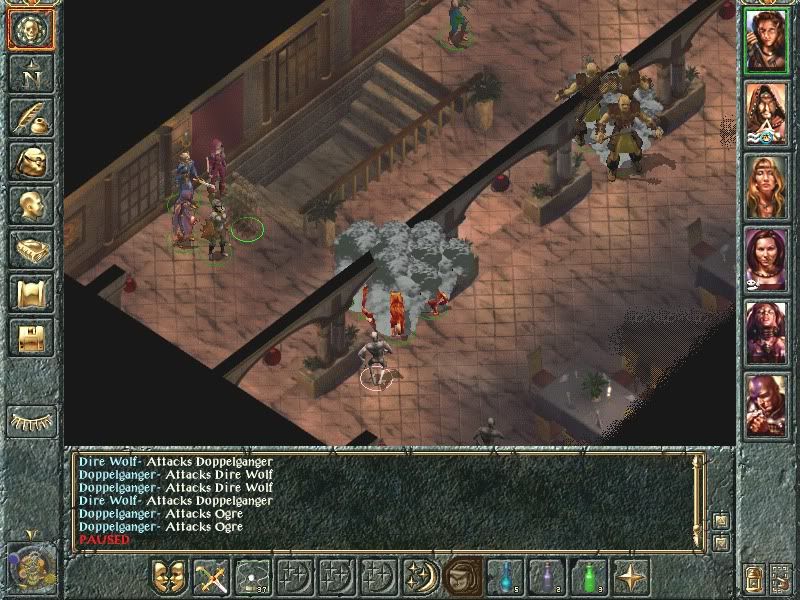
Task: Open the area map with the compass button
Action: [30, 75]
